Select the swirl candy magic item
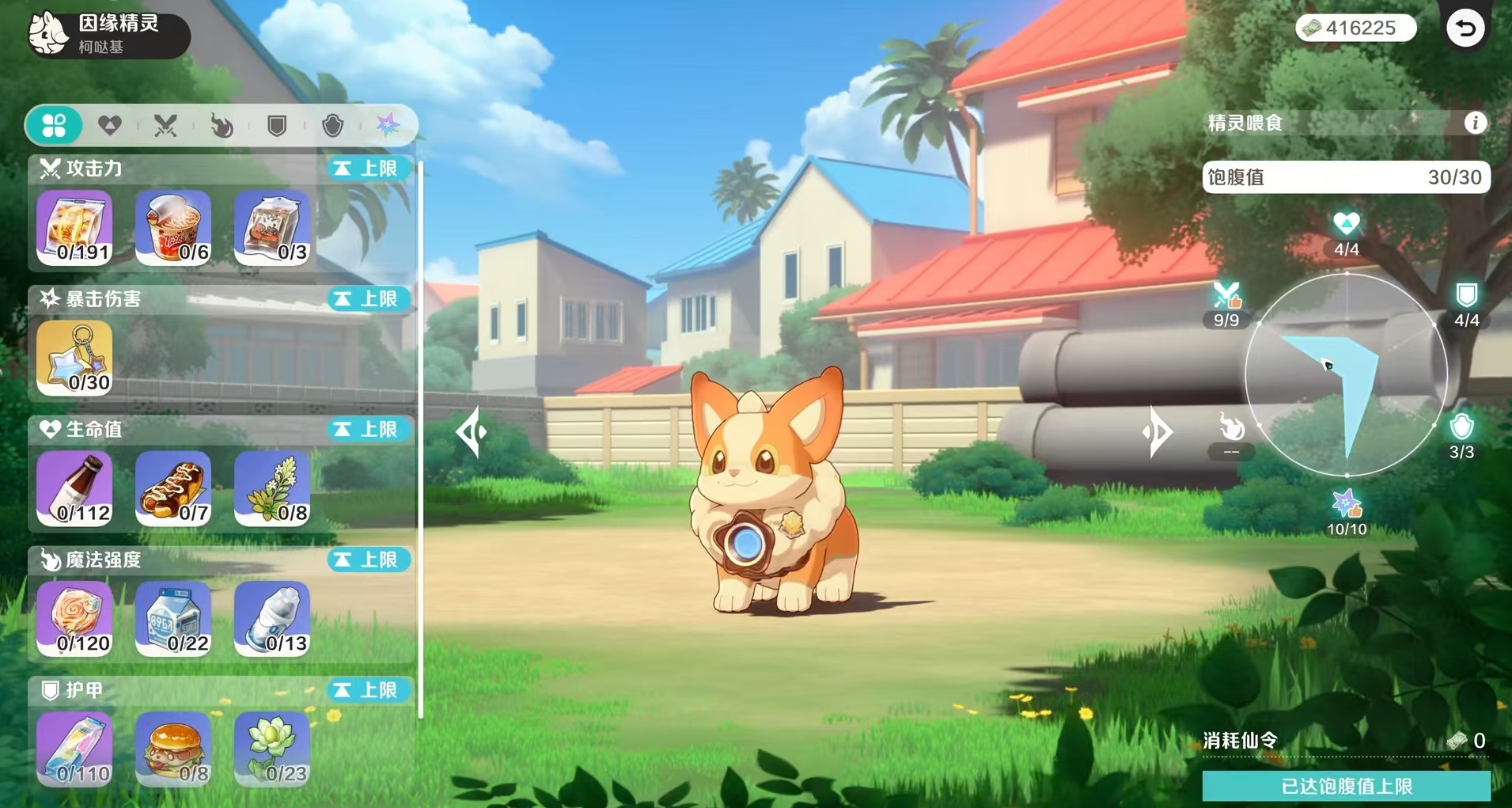The width and height of the screenshot is (1512, 808). pyautogui.click(x=74, y=619)
